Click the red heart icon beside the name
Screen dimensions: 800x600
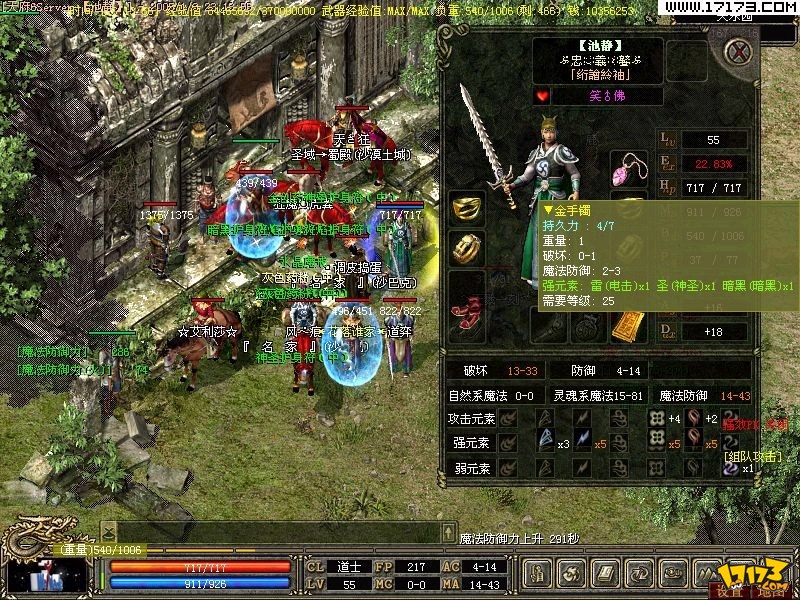coord(543,96)
